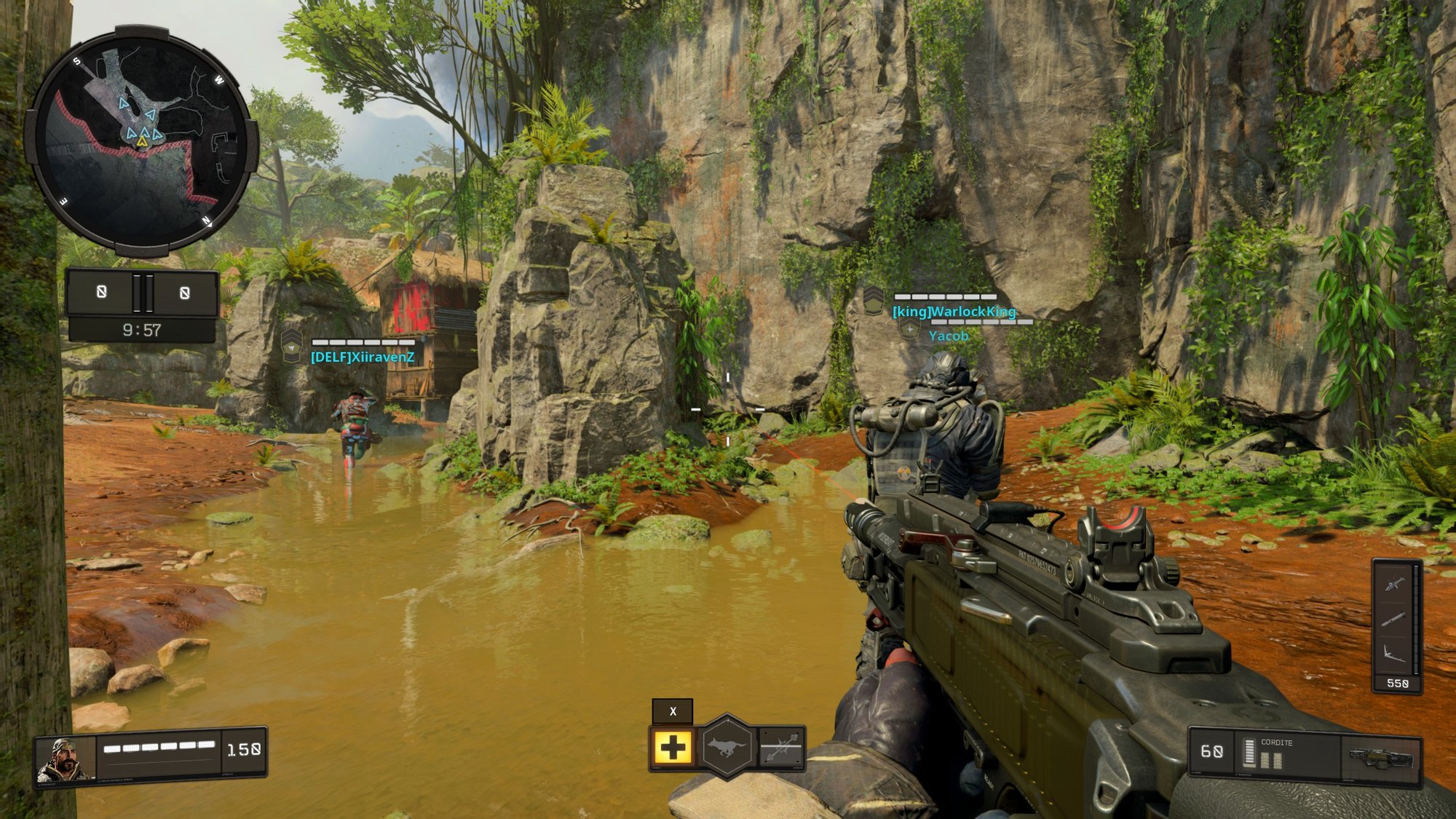Use the yellow healing stim icon
Image resolution: width=1456 pixels, height=819 pixels.
click(x=673, y=748)
